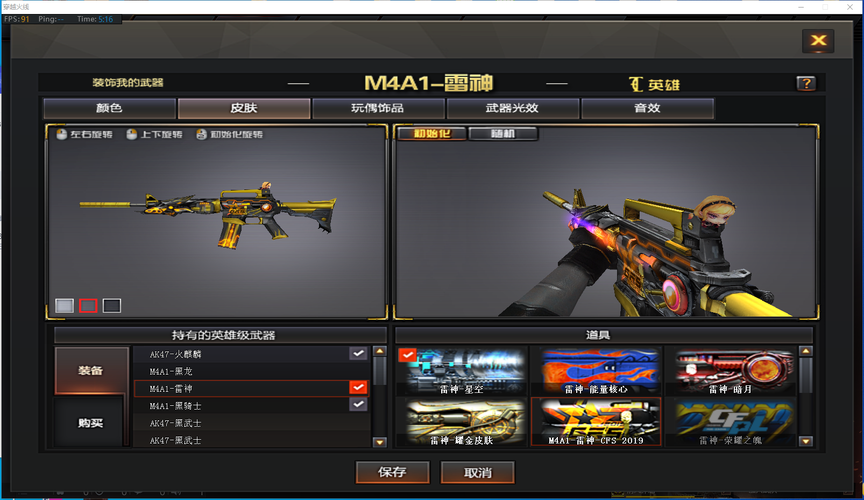Close the weapon decoration window
The width and height of the screenshot is (864, 500).
(818, 40)
